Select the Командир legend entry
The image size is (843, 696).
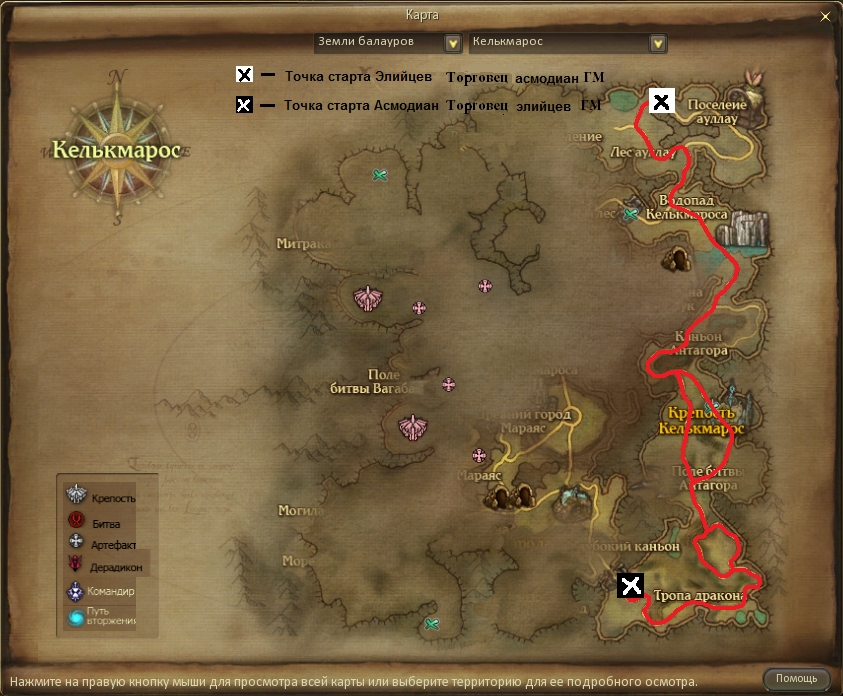(100, 591)
